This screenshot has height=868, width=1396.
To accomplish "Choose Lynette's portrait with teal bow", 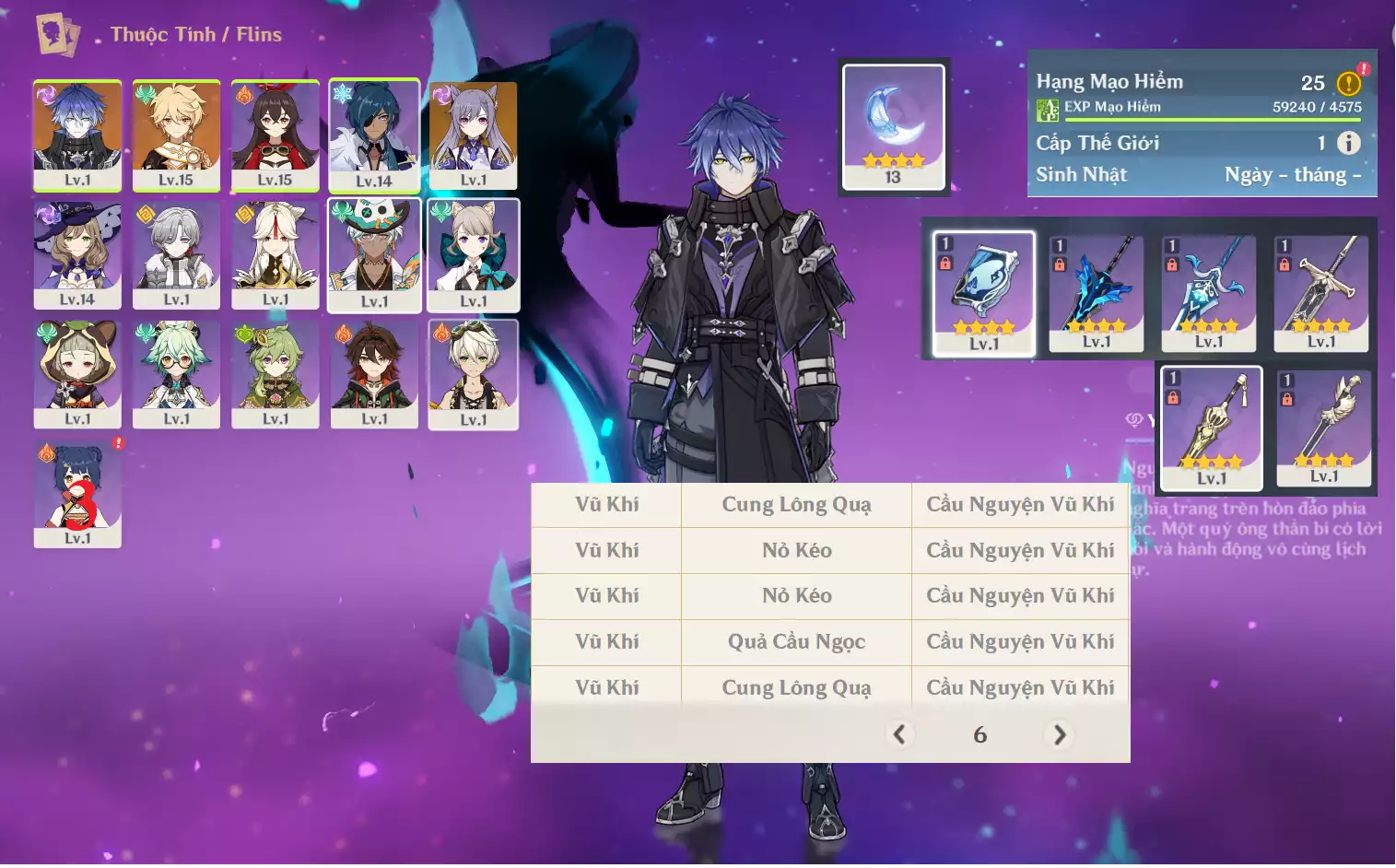I will point(474,255).
